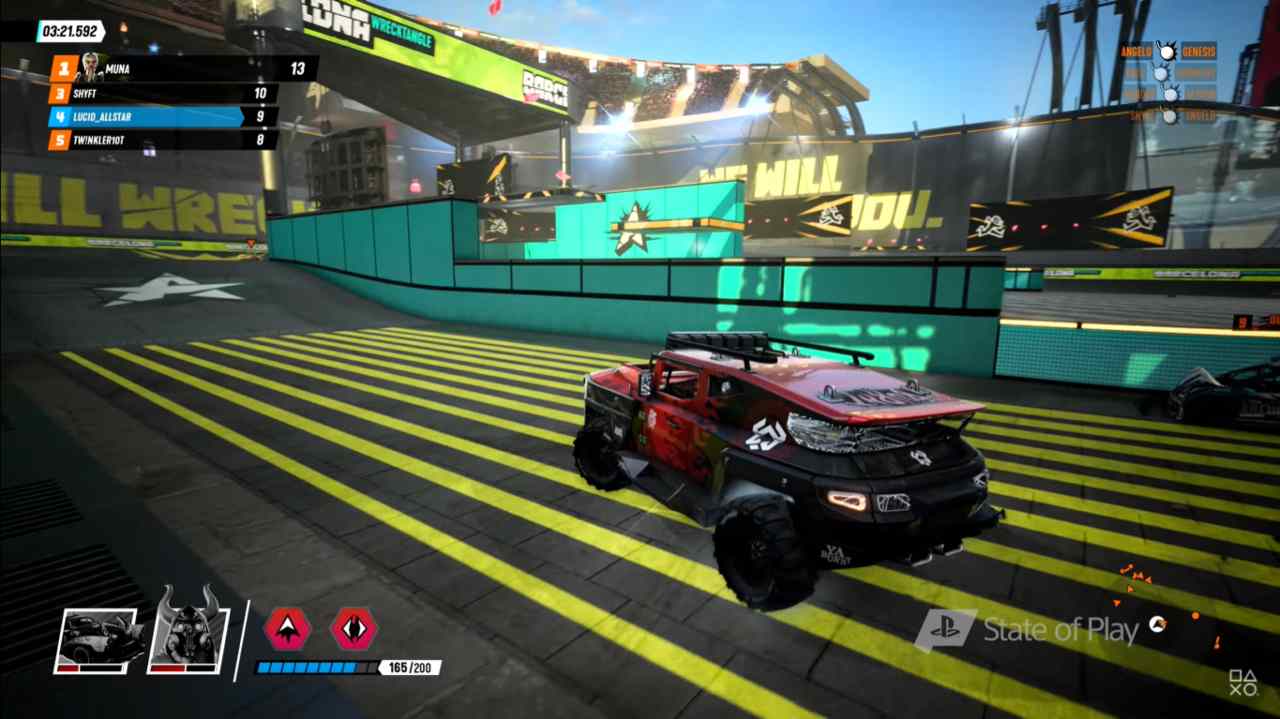This screenshot has height=719, width=1280.
Task: Choose the highlighted LUCID_ALLSTAR leaderboard row
Action: tap(150, 117)
